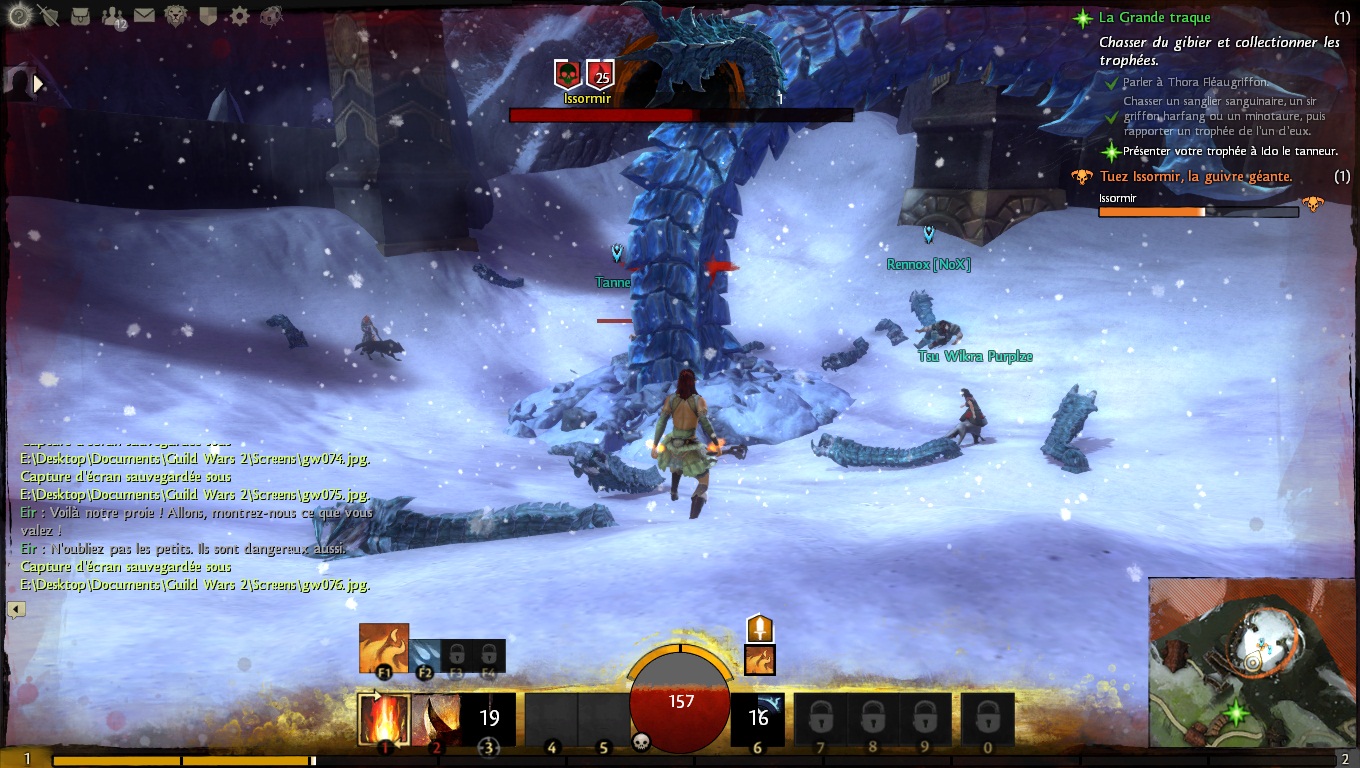Open the help question-mark menu

18,15
